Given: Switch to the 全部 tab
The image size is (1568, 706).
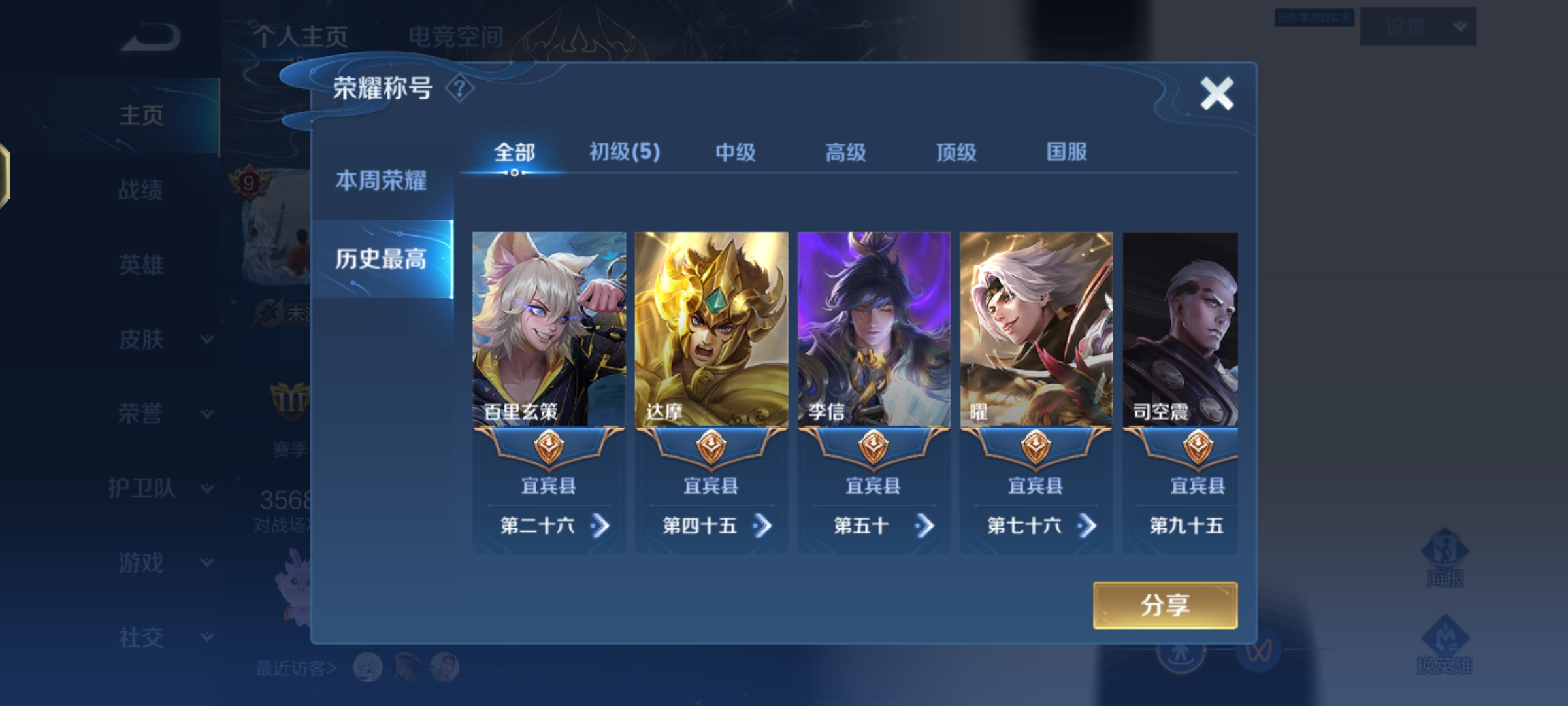Looking at the screenshot, I should [x=514, y=153].
